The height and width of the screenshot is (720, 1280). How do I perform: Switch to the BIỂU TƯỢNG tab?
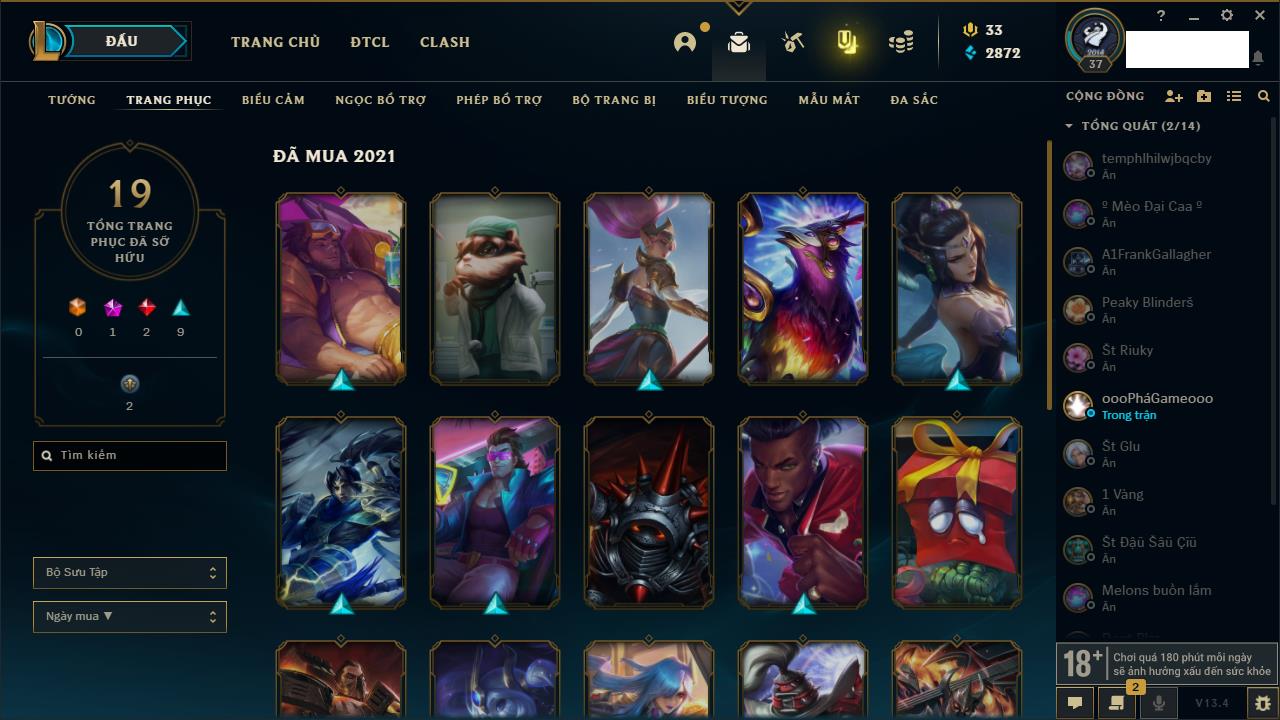pyautogui.click(x=727, y=100)
